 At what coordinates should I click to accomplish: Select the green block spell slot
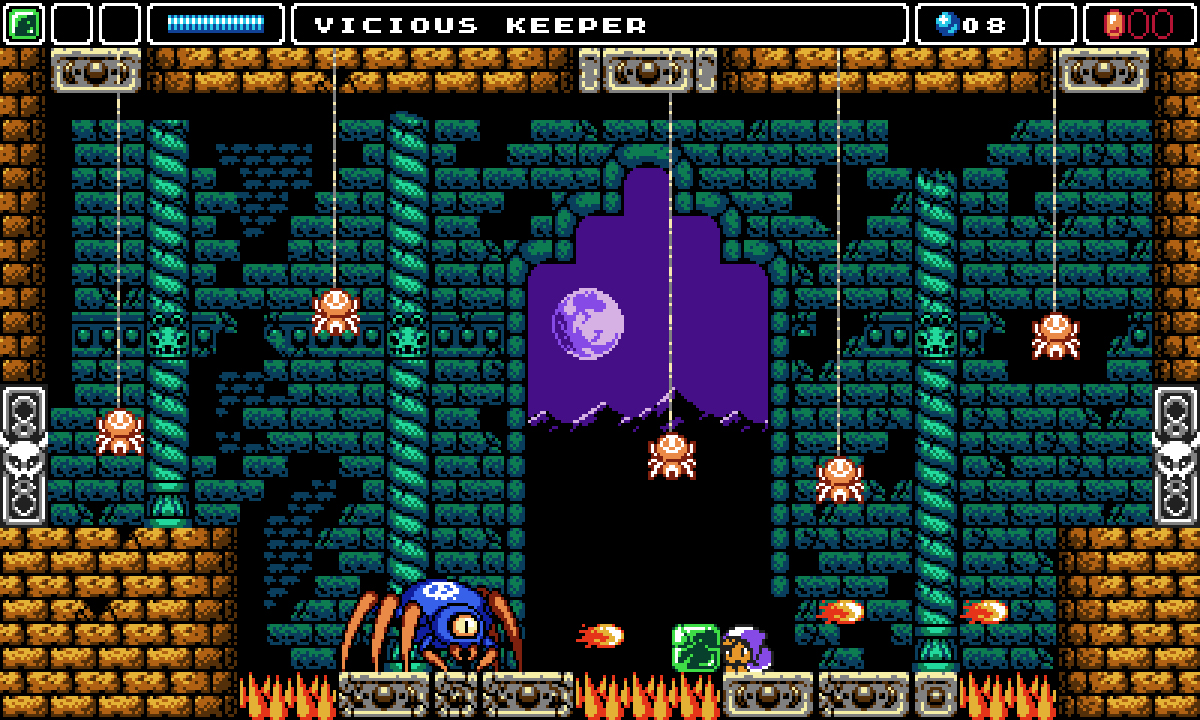24,24
